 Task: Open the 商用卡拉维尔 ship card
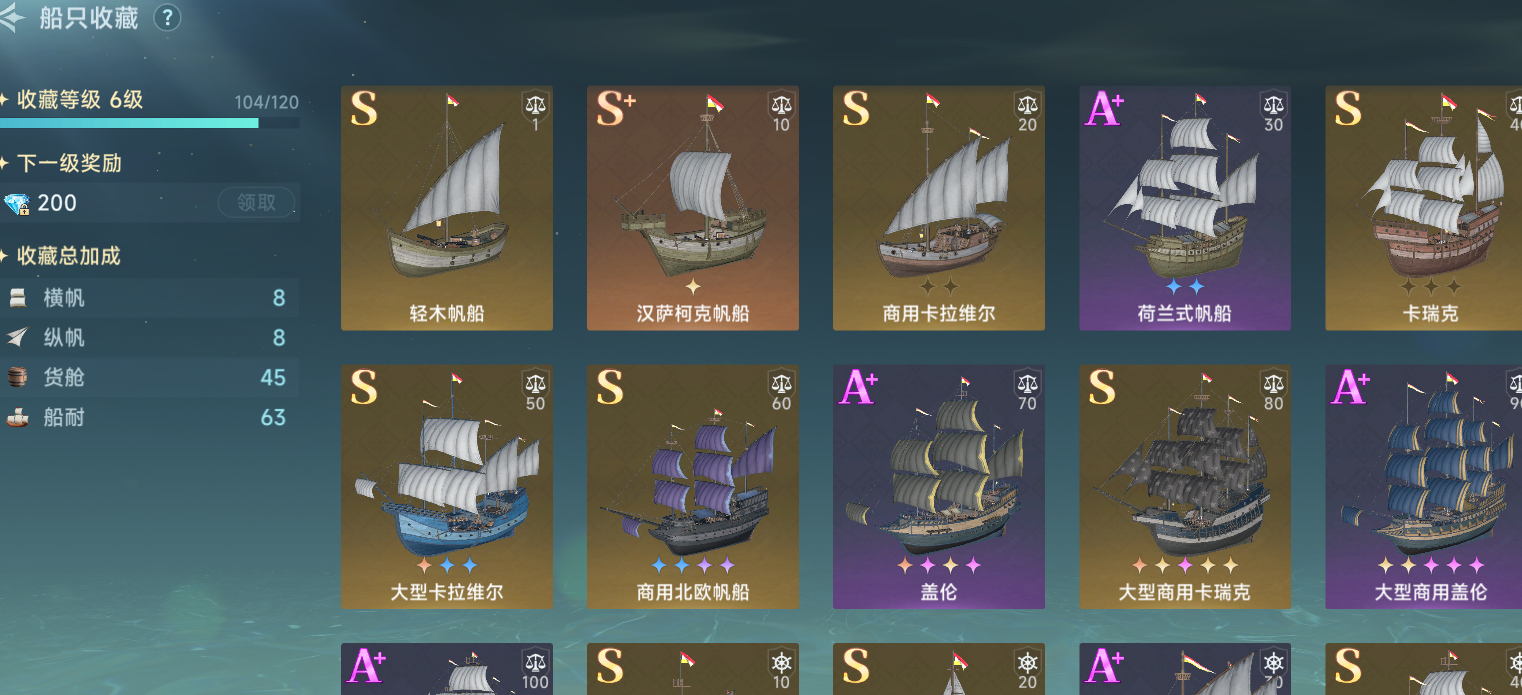939,208
